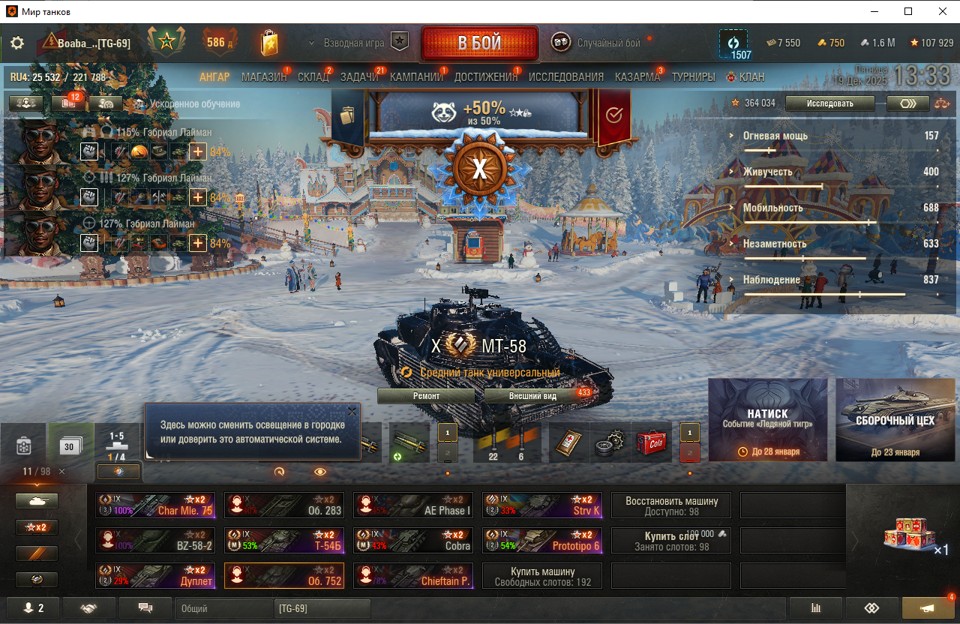Click the Ремонт button under the tank
This screenshot has width=960, height=624.
coord(426,395)
